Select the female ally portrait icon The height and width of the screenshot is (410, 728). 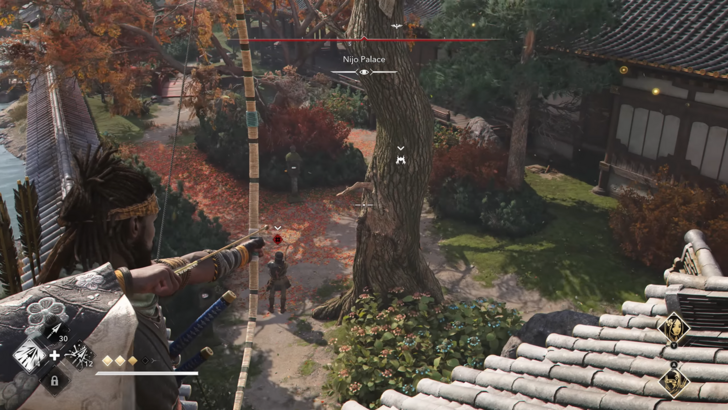[674, 326]
